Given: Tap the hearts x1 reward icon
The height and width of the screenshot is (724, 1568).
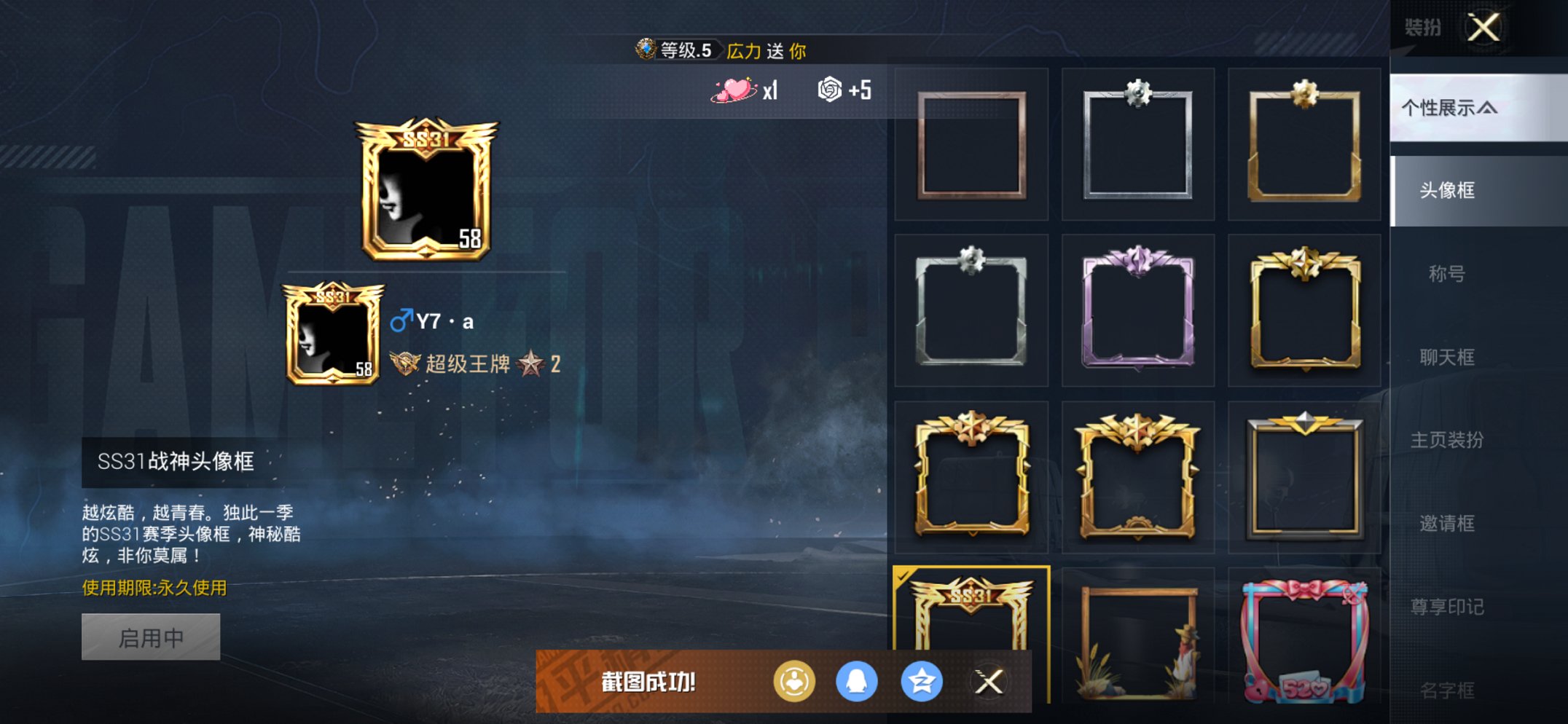Looking at the screenshot, I should point(735,90).
